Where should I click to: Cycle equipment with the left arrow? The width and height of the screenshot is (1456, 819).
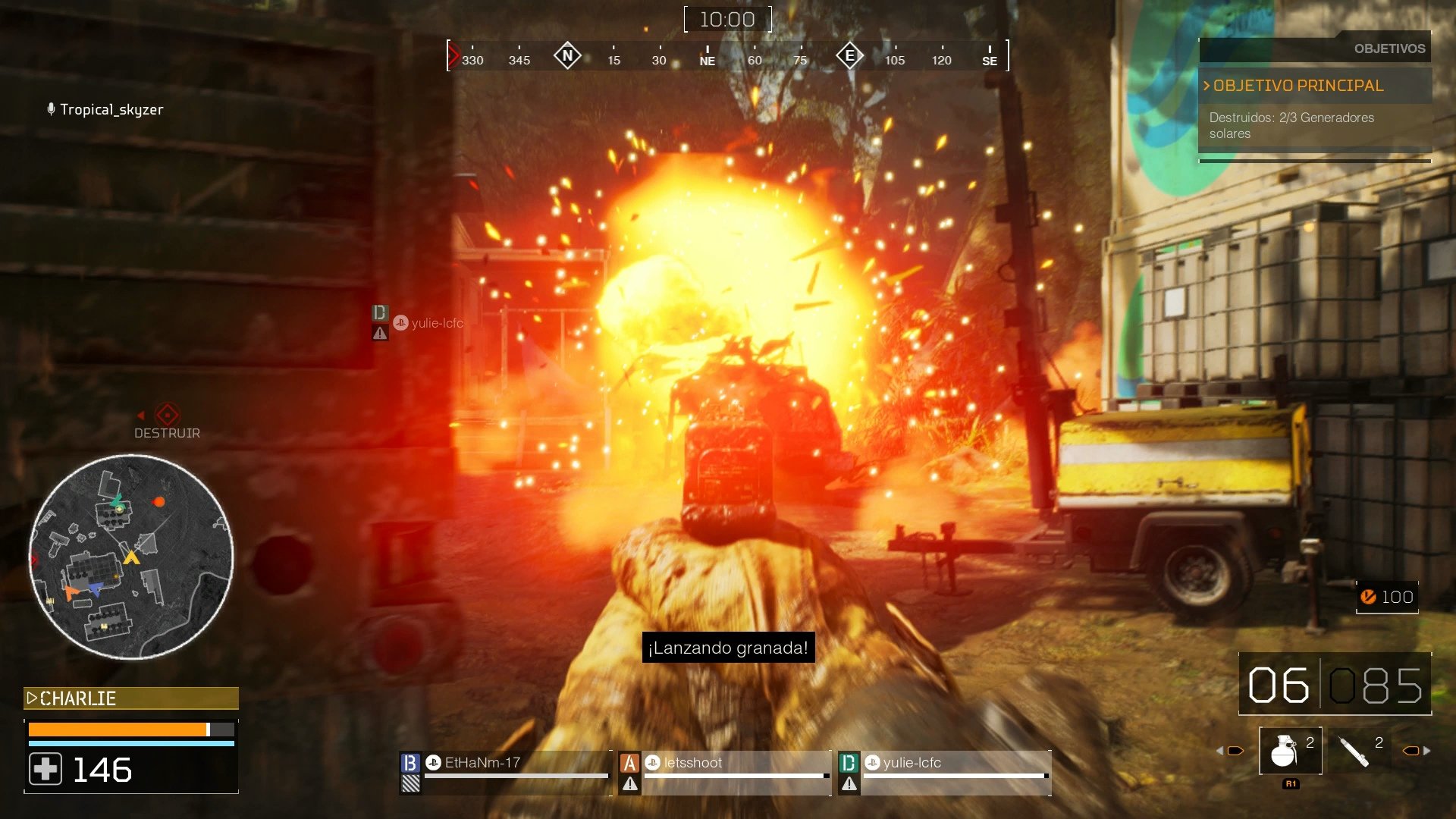pos(1220,751)
